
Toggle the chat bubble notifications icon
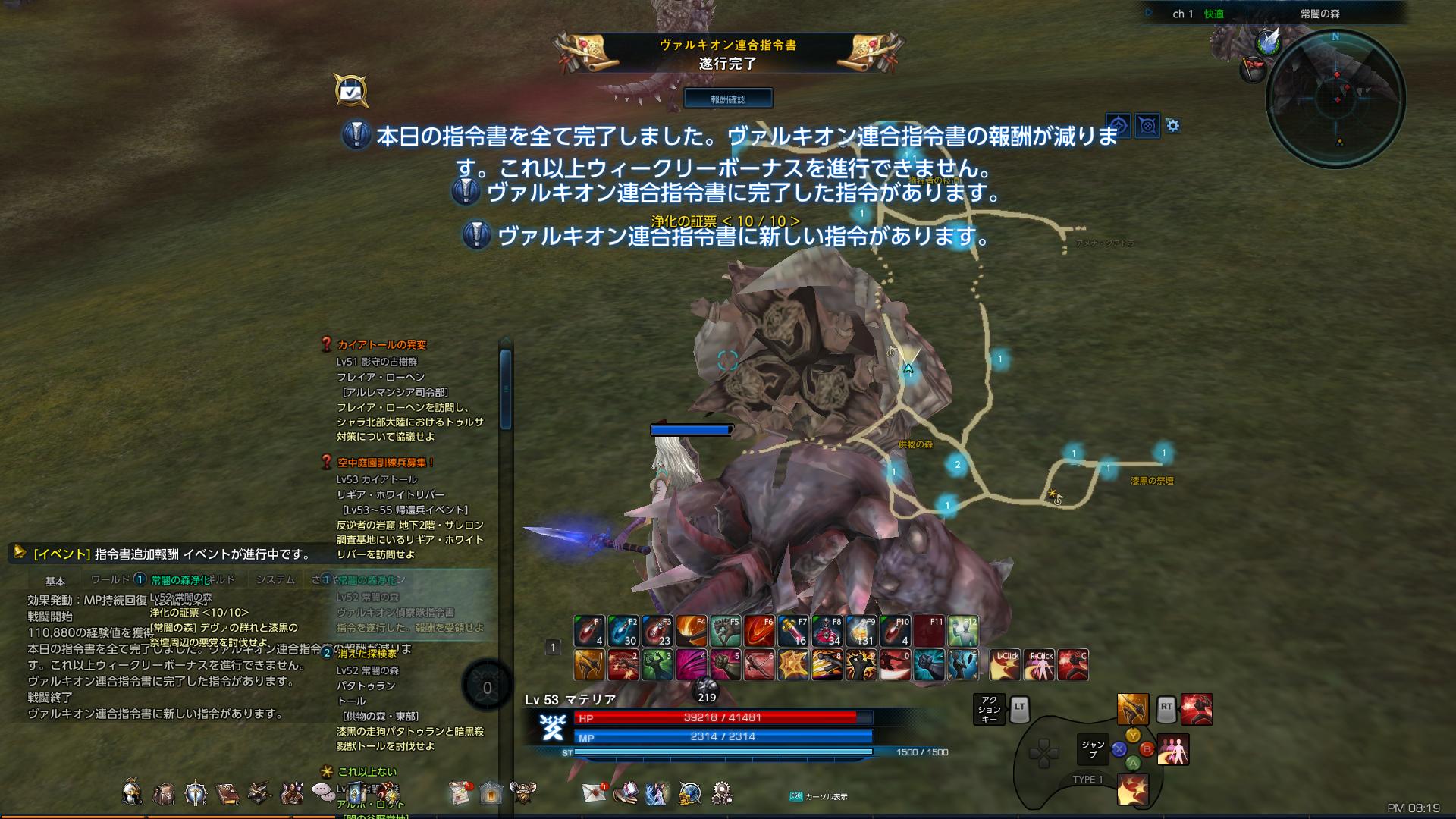point(323,792)
